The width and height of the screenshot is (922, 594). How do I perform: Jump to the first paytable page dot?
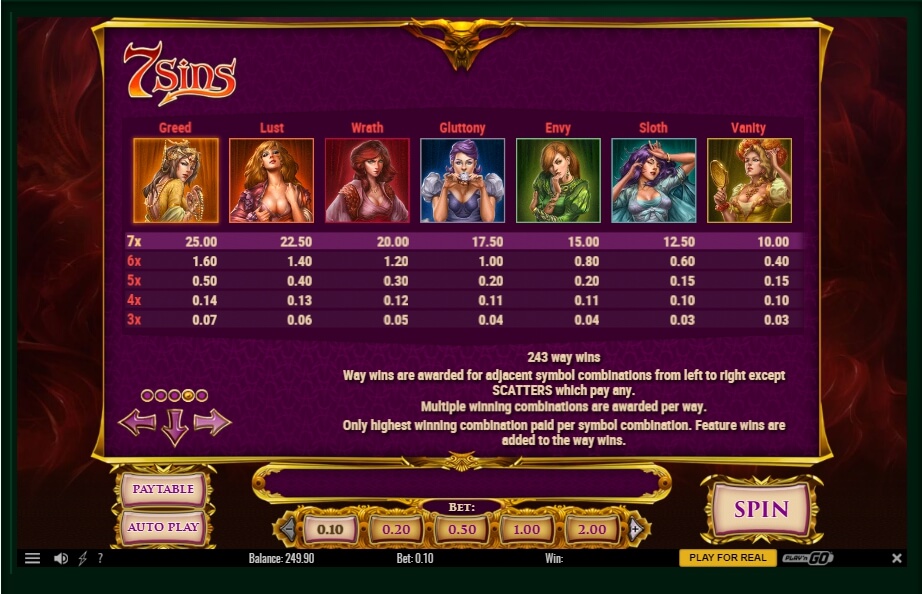pyautogui.click(x=147, y=396)
